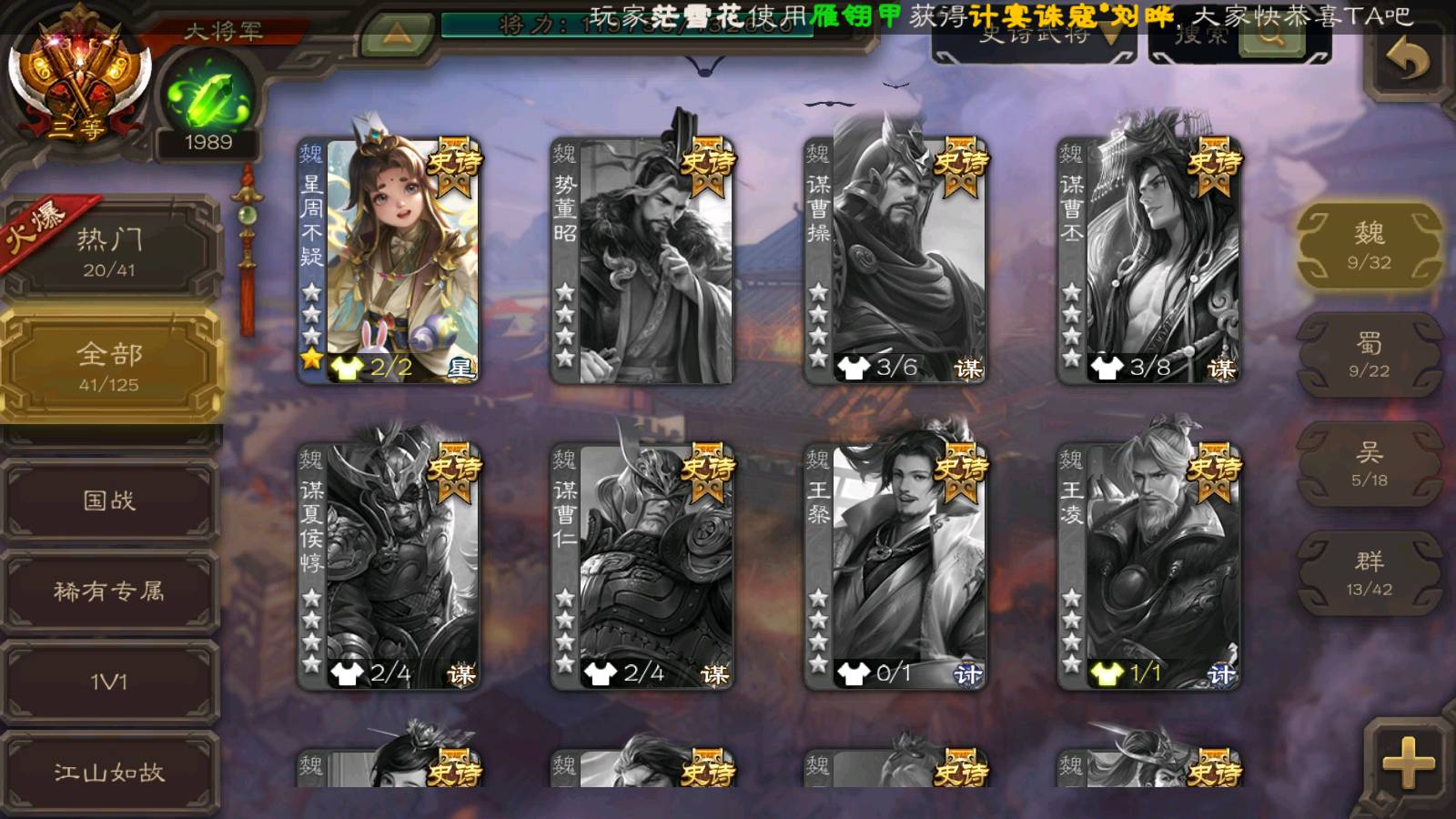Open the 王凌 hero card
The height and width of the screenshot is (819, 1456).
point(1149,566)
